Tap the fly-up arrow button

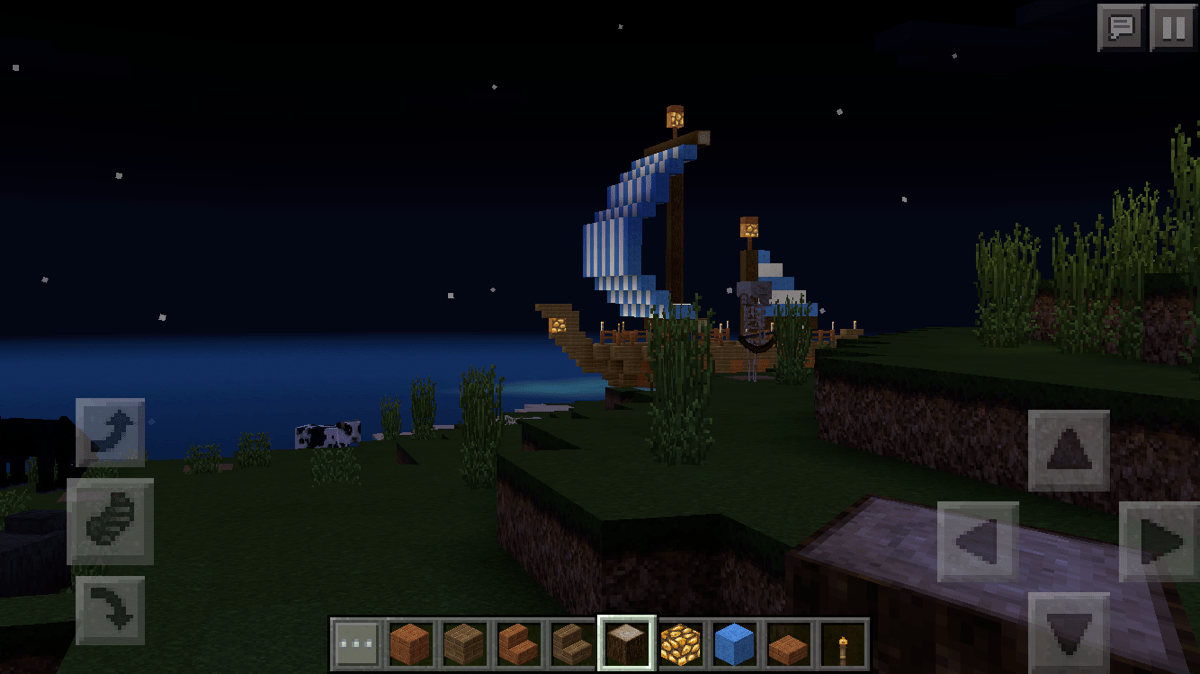(x=110, y=432)
